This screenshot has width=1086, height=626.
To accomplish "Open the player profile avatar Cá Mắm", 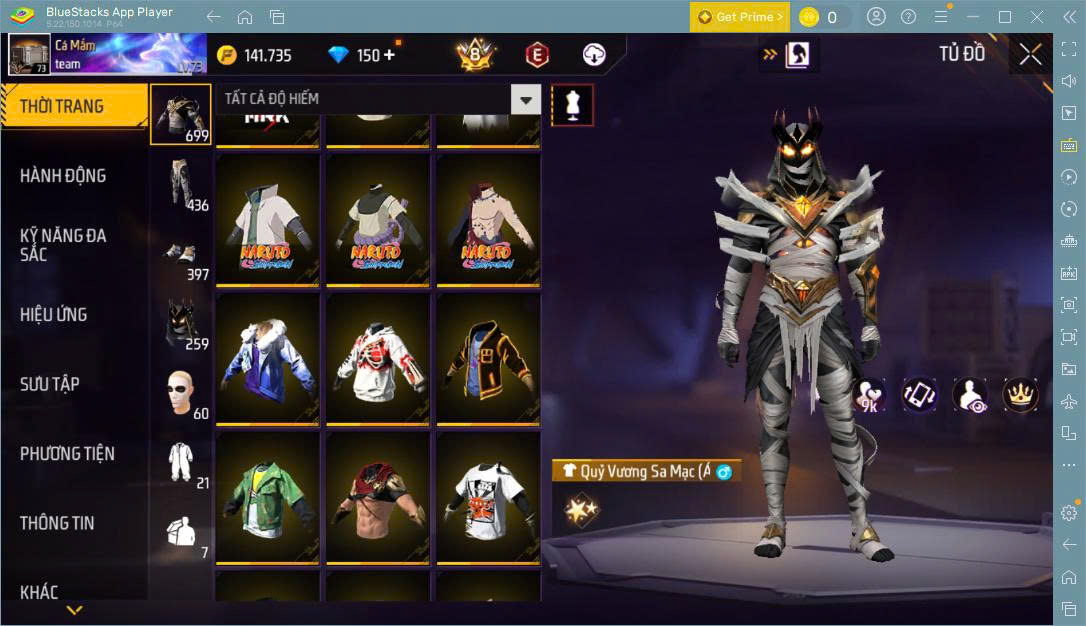I will (29, 54).
